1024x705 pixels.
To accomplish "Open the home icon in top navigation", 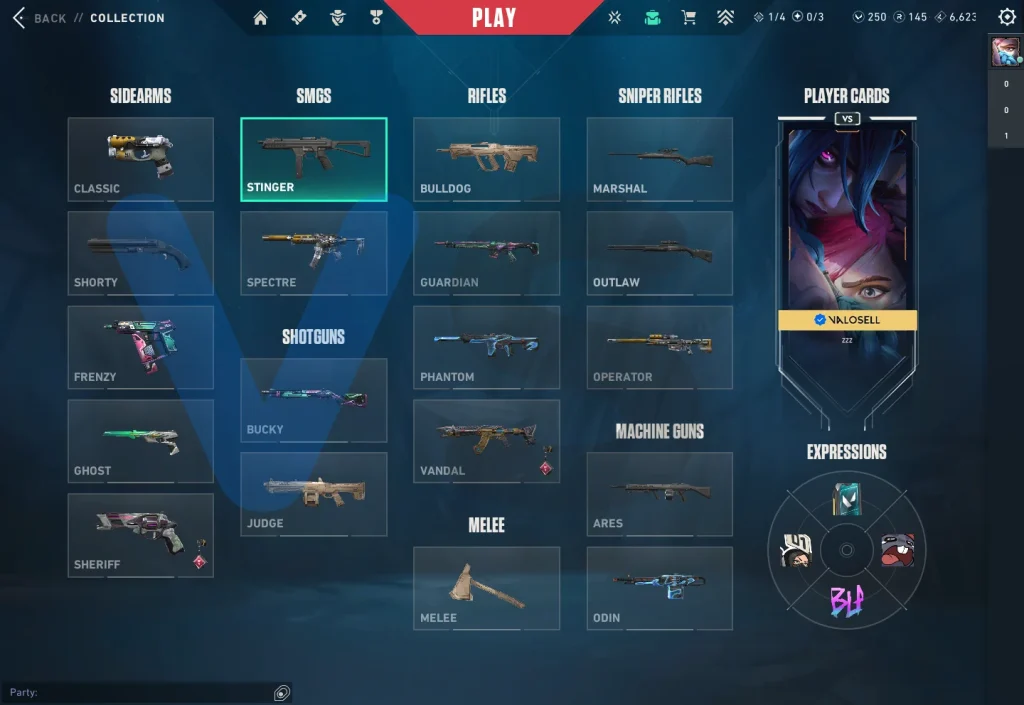I will (260, 18).
